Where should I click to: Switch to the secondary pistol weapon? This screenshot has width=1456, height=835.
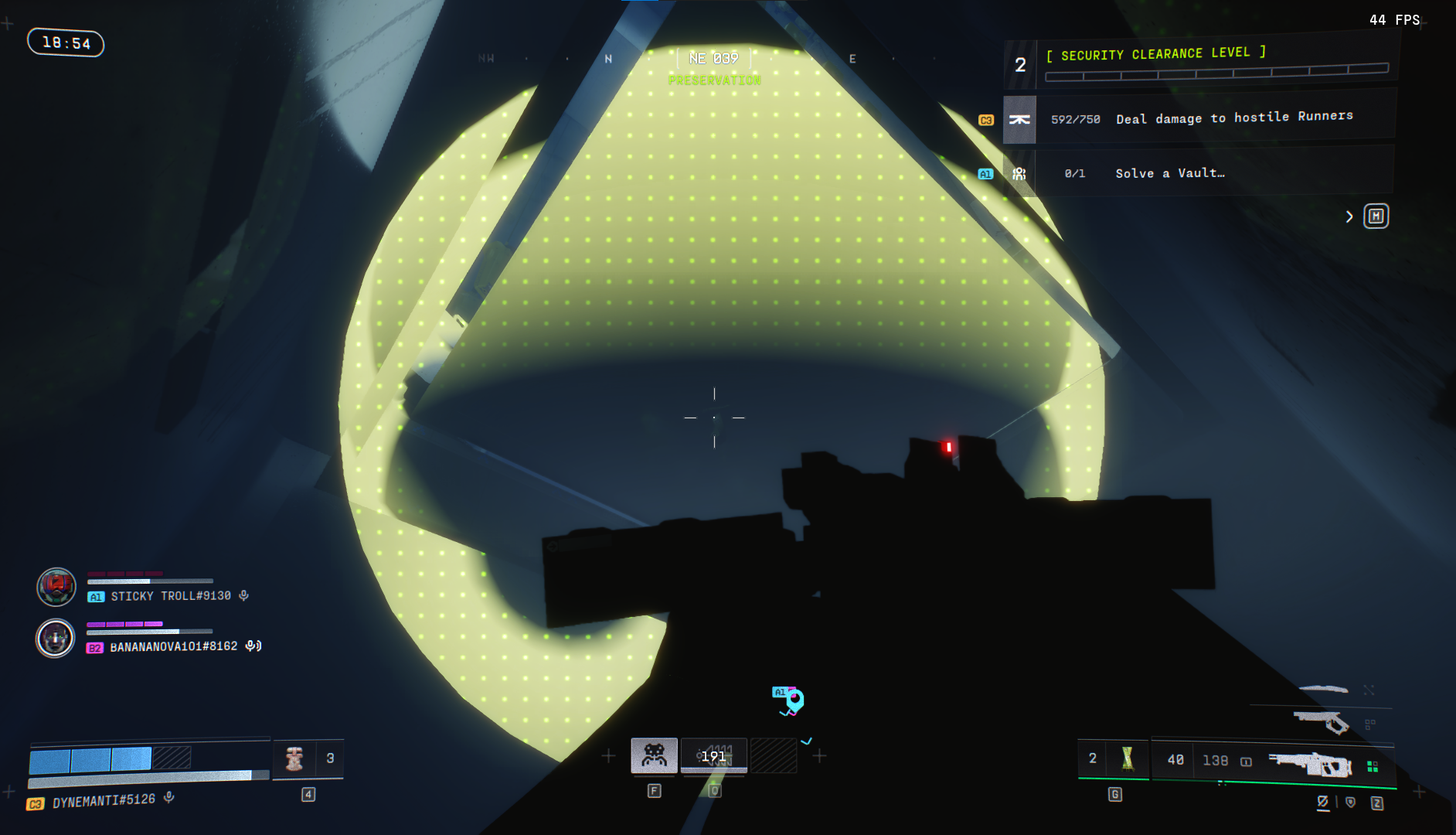click(1321, 721)
